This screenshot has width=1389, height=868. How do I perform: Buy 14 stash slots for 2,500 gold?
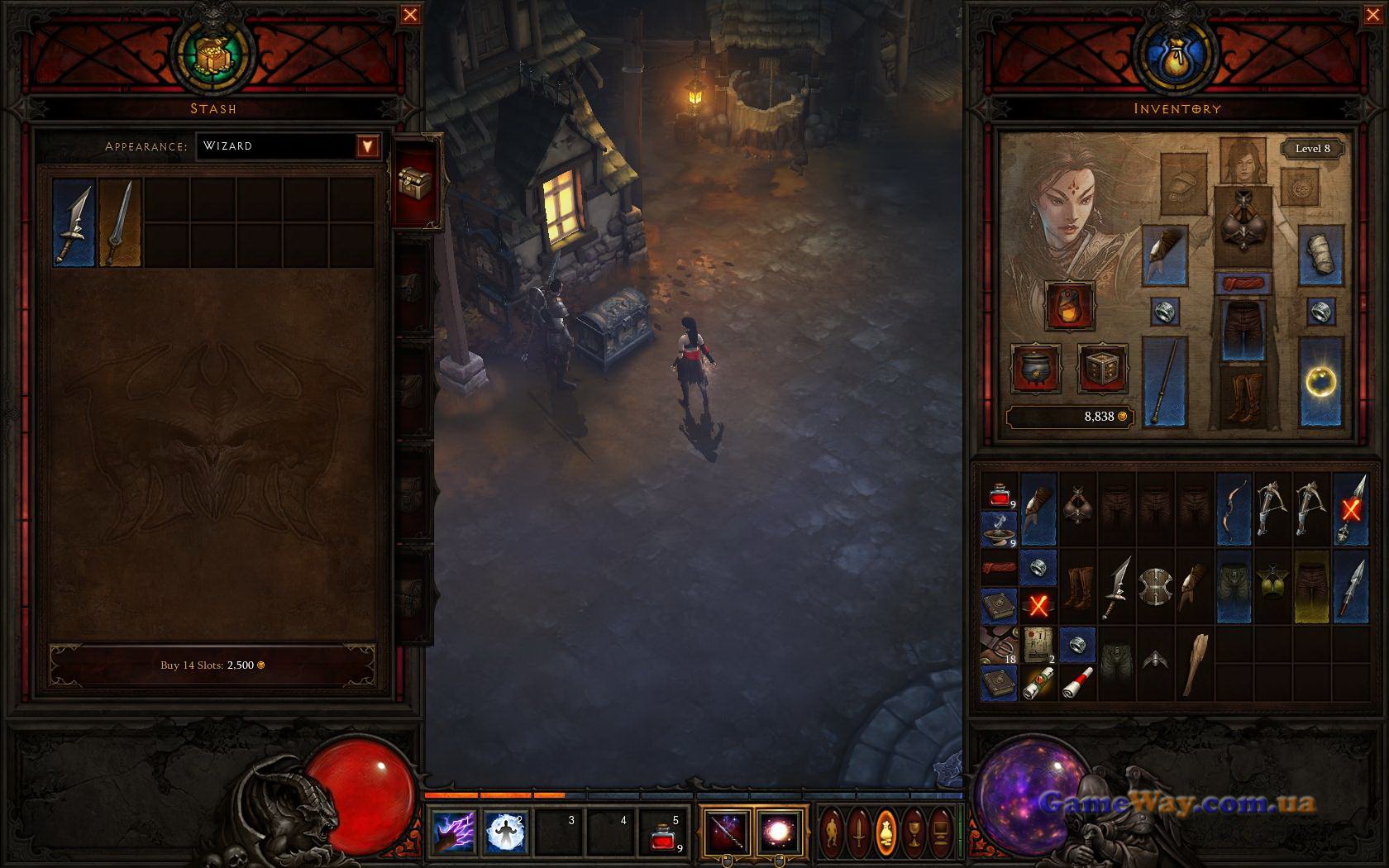point(212,665)
